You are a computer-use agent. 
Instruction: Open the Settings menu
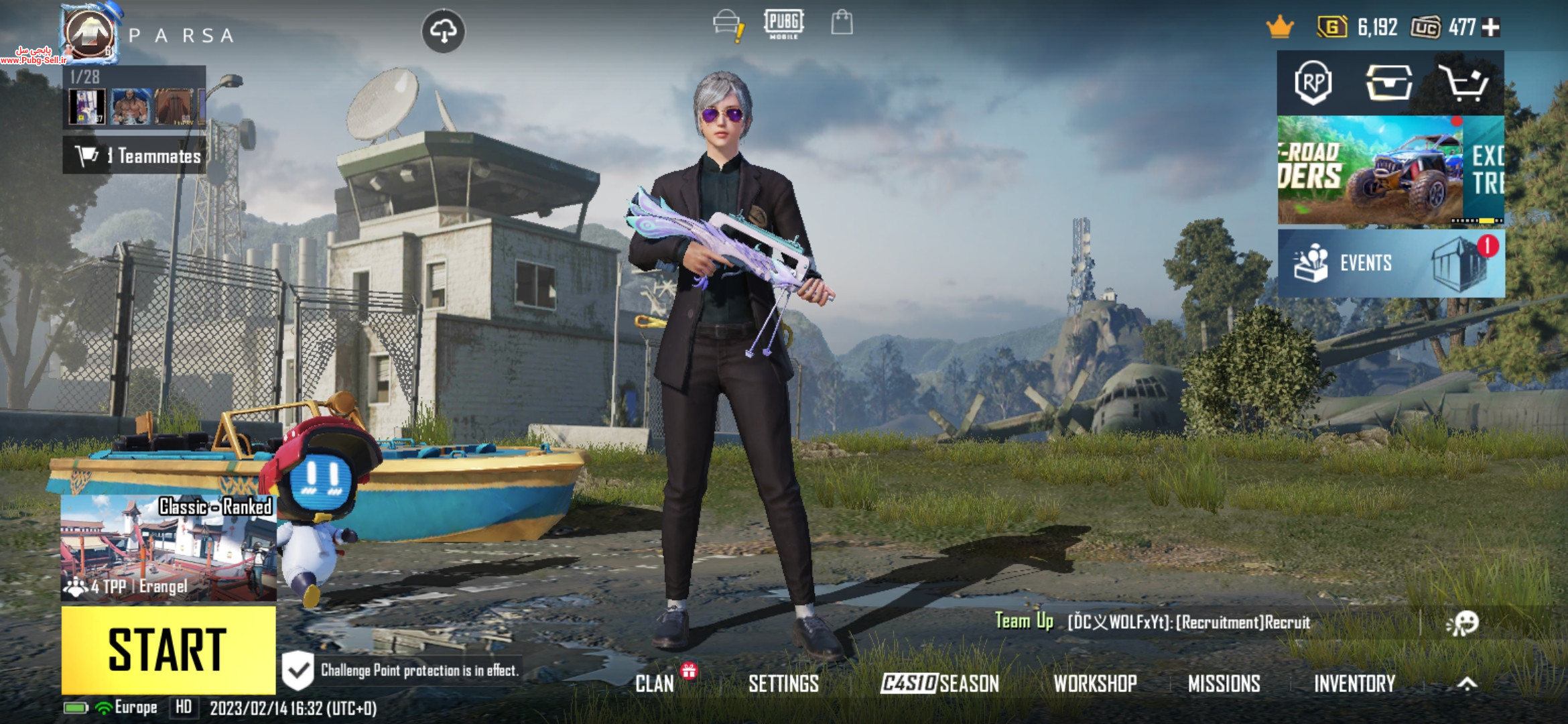pos(783,683)
